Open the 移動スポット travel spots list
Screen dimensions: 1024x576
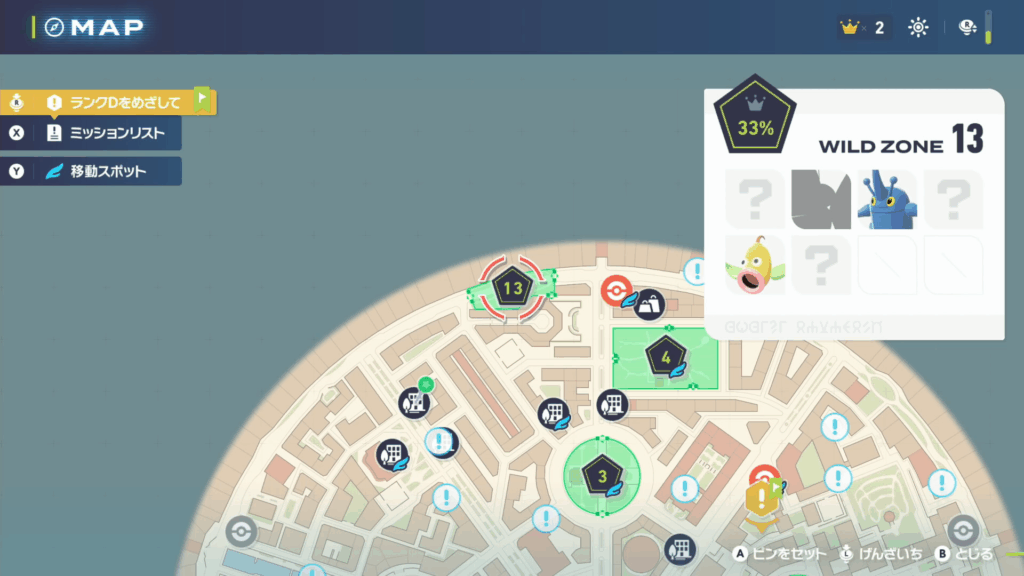tap(108, 171)
